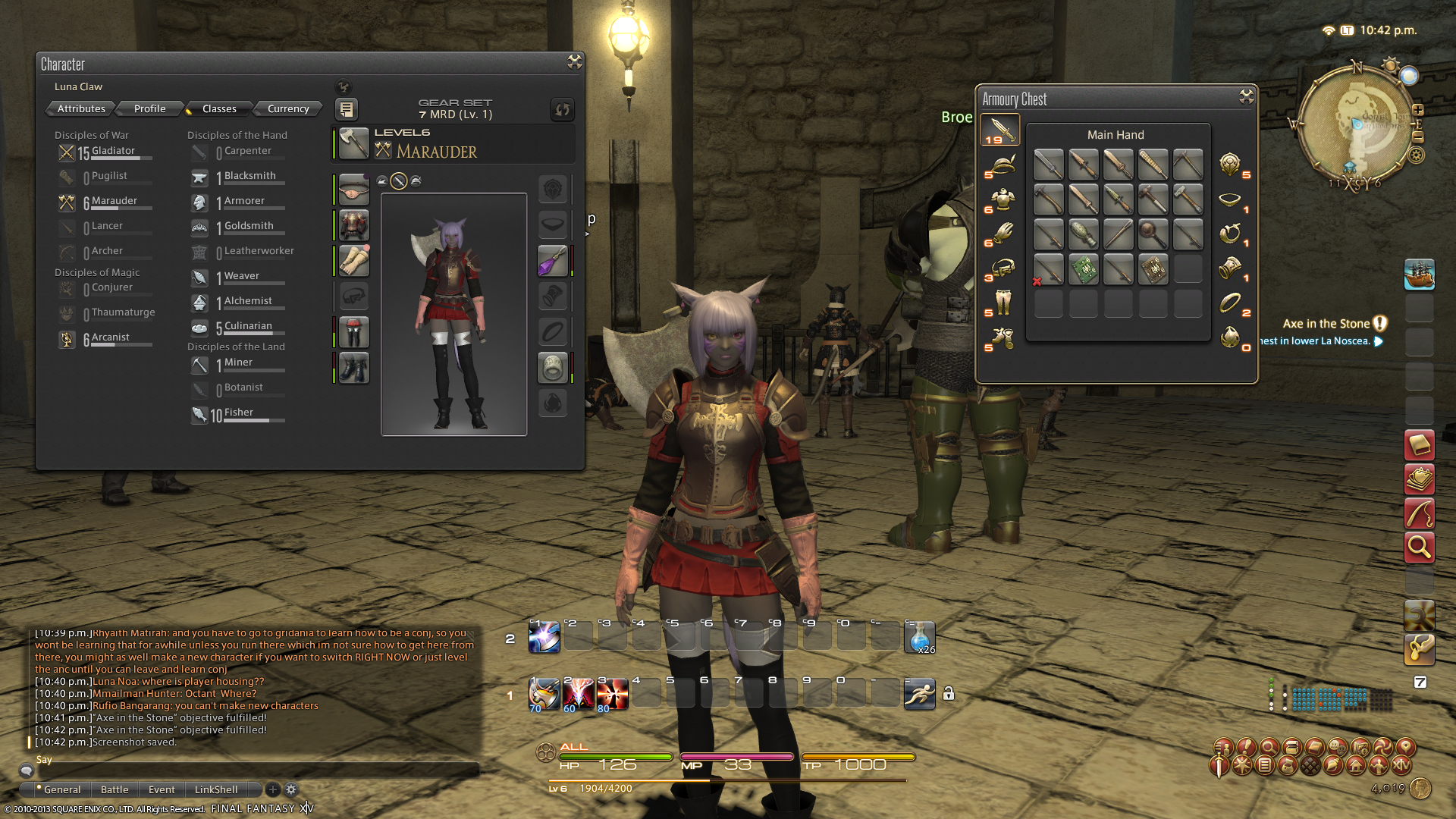The height and width of the screenshot is (819, 1456).
Task: Open the Profile tab
Action: (149, 108)
